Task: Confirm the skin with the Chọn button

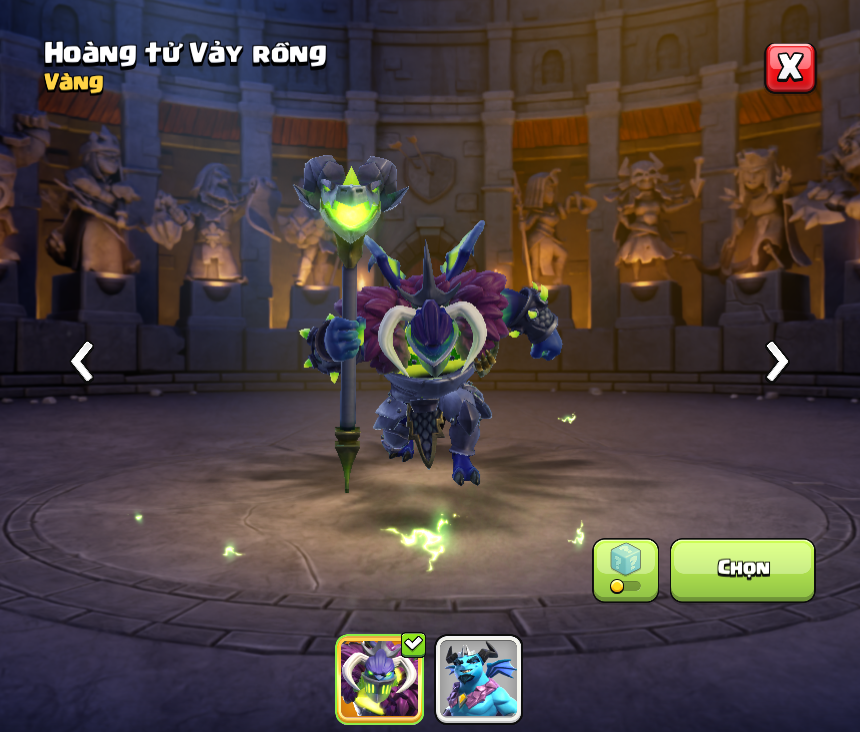Action: [742, 569]
